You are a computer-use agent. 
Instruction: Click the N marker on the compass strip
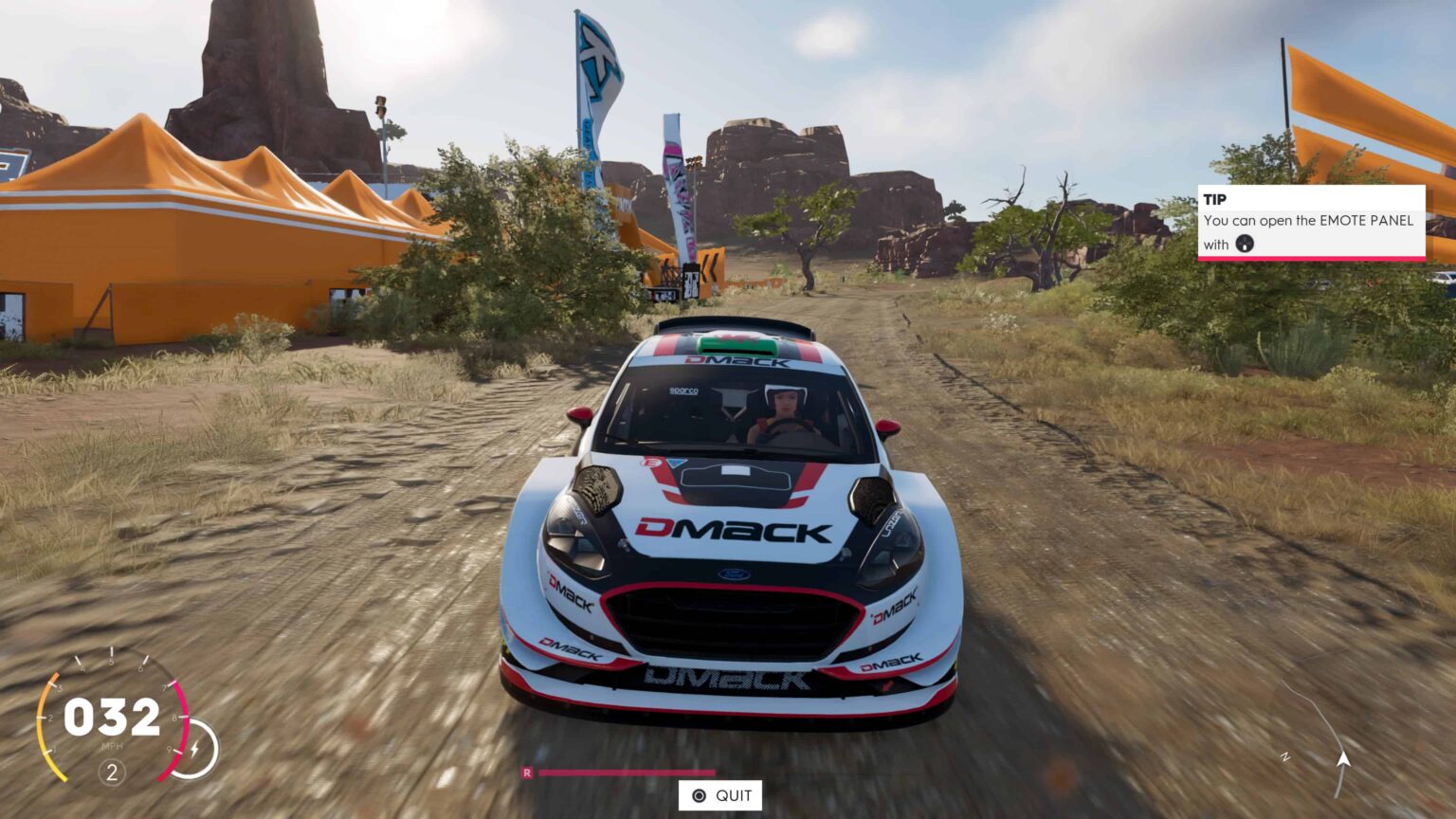point(1285,757)
